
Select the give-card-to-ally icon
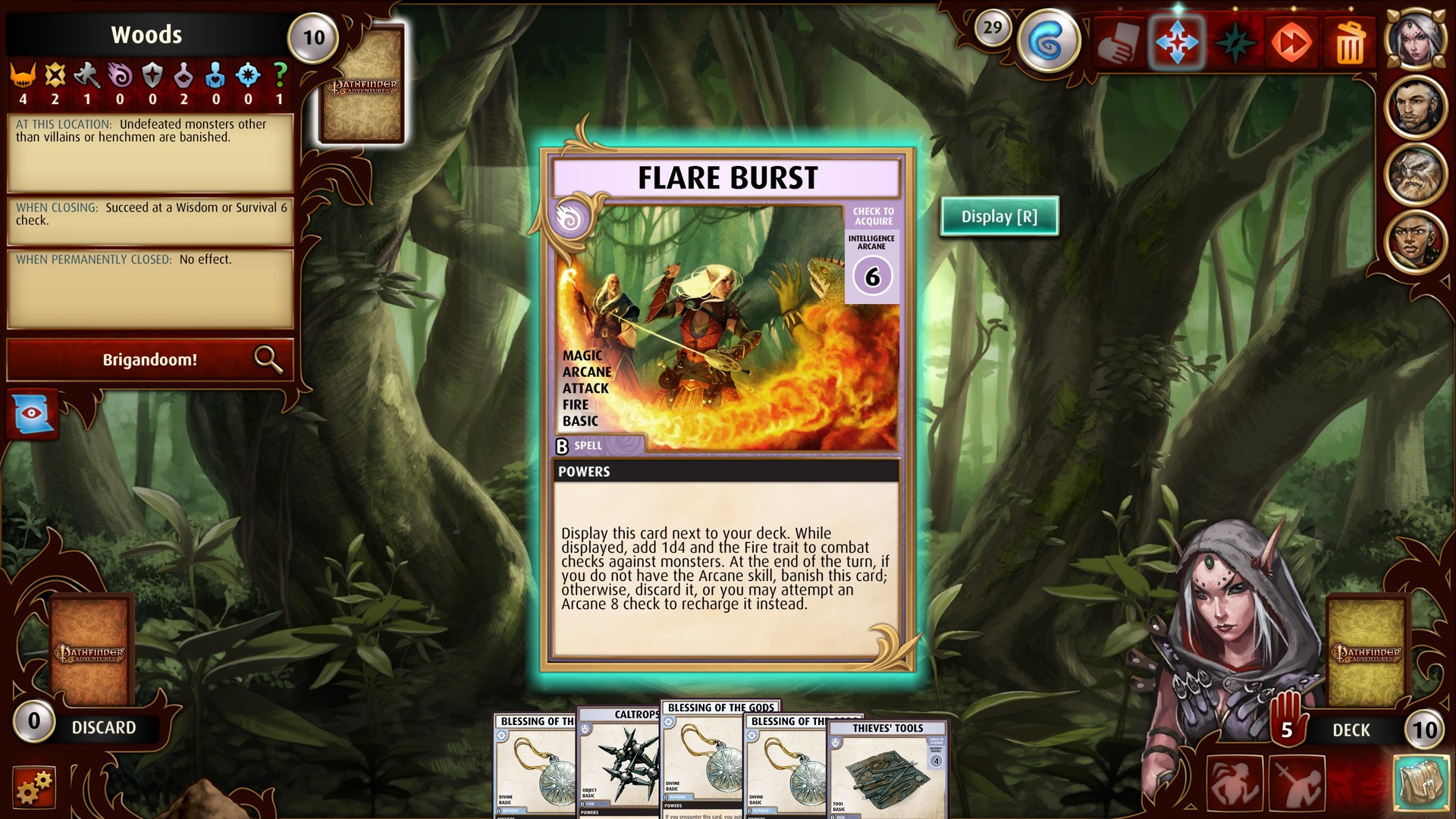(1120, 42)
